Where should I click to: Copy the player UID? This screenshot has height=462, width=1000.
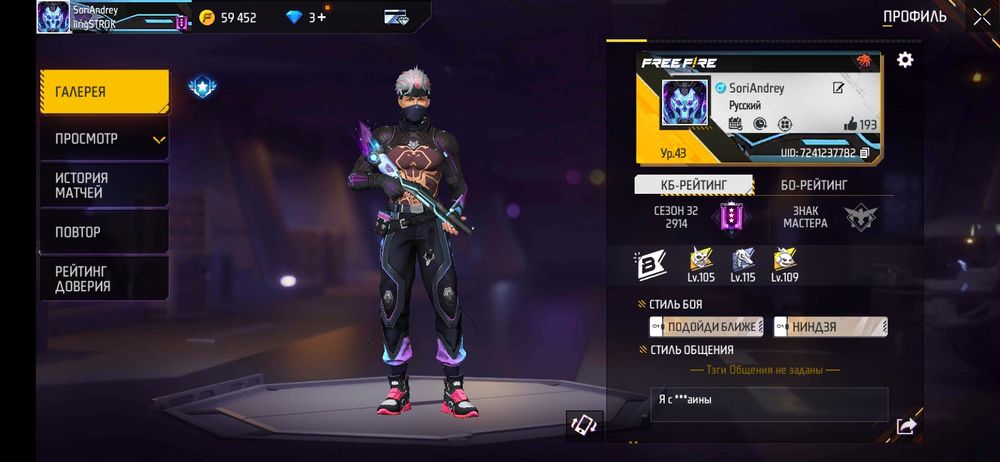tap(865, 153)
